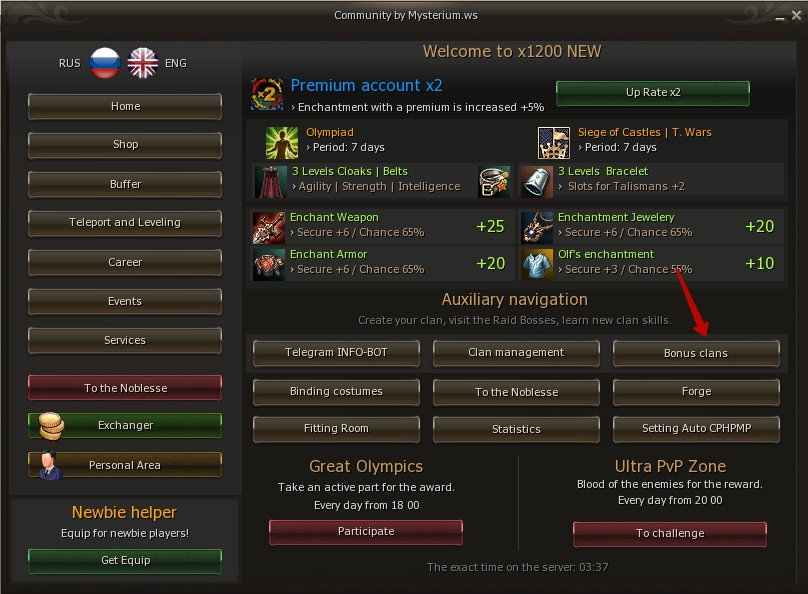Click Participate in Great Olympics

click(366, 532)
